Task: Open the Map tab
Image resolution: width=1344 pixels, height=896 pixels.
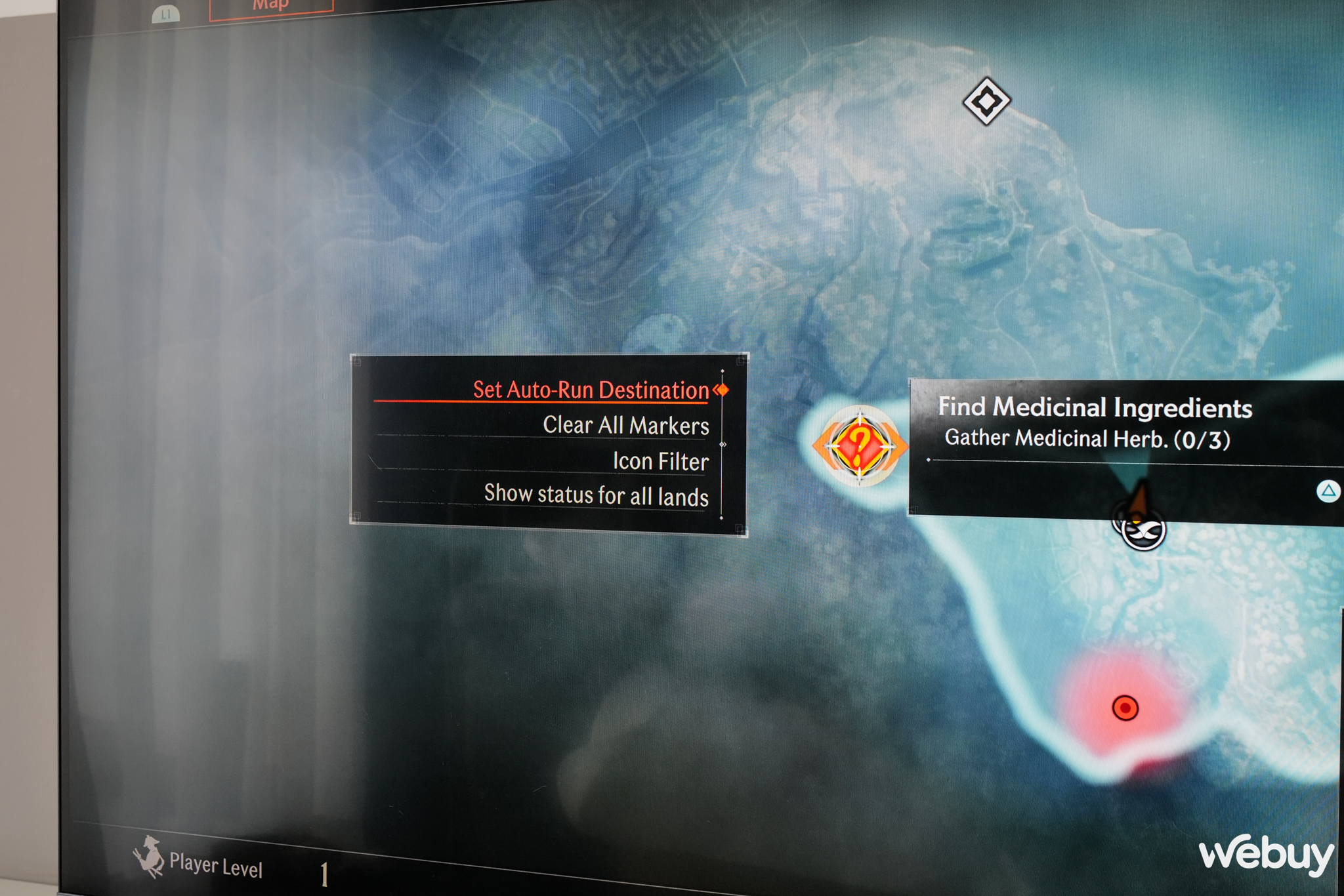Action: [x=271, y=7]
